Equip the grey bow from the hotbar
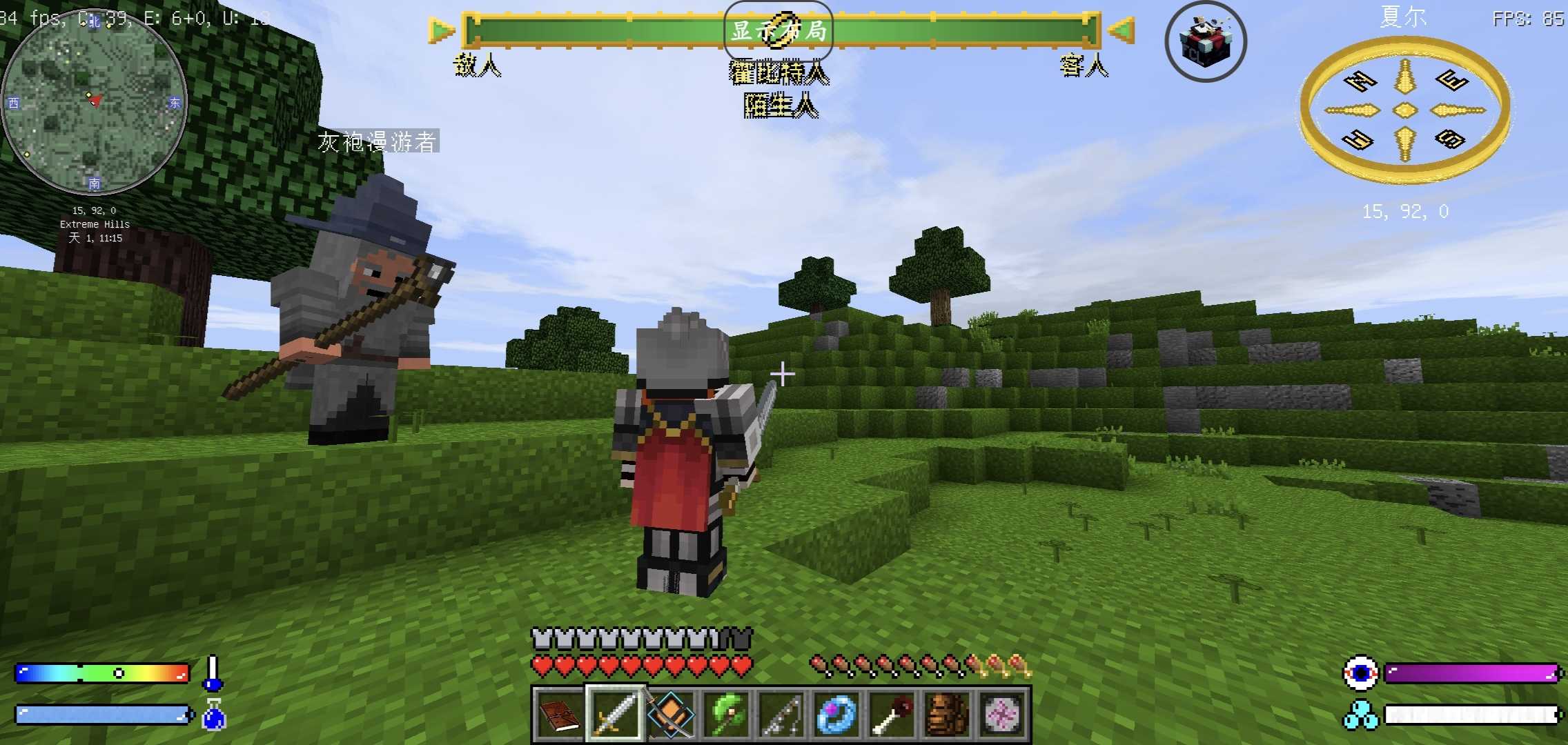 pyautogui.click(x=781, y=714)
